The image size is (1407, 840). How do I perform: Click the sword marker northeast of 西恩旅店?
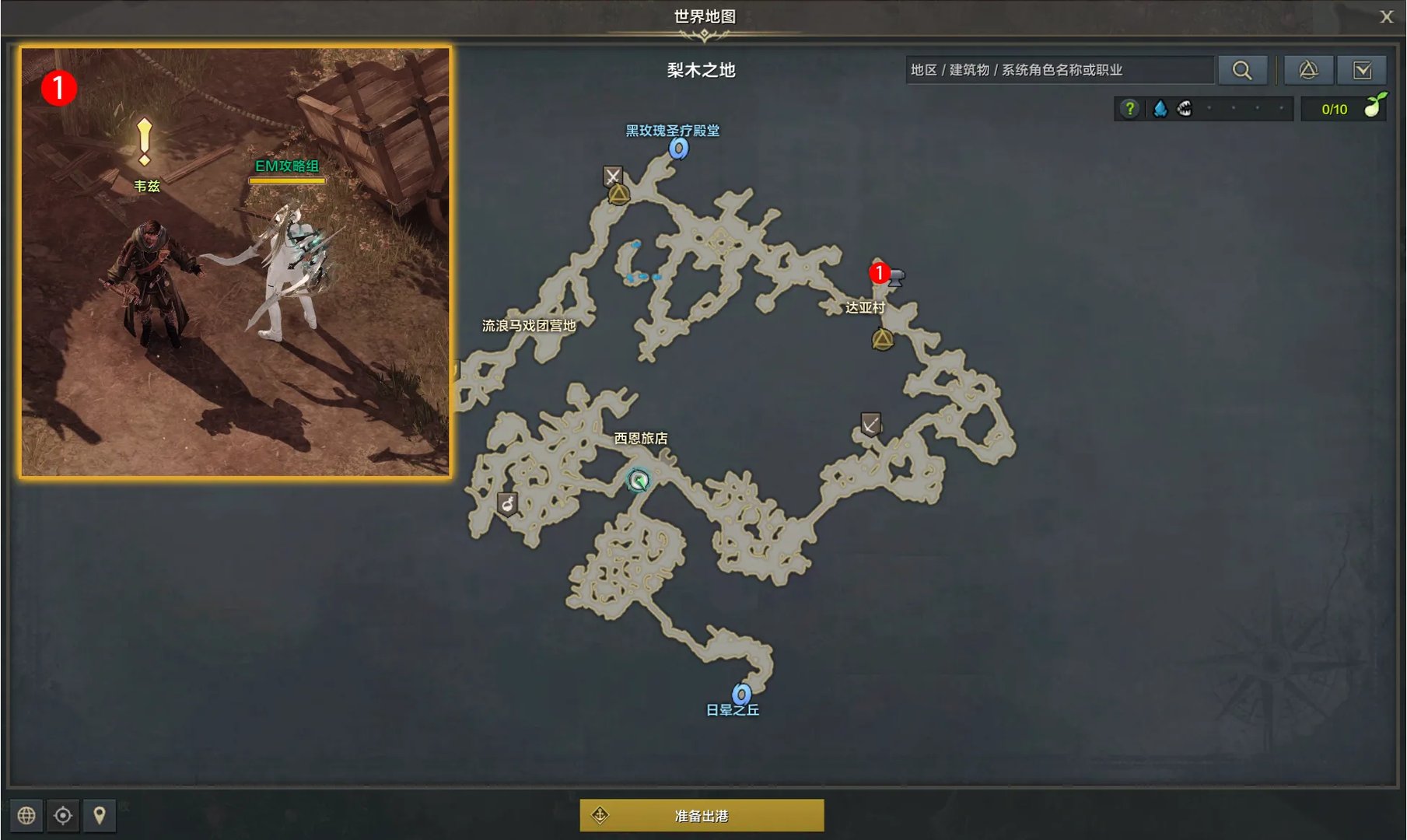tap(873, 423)
